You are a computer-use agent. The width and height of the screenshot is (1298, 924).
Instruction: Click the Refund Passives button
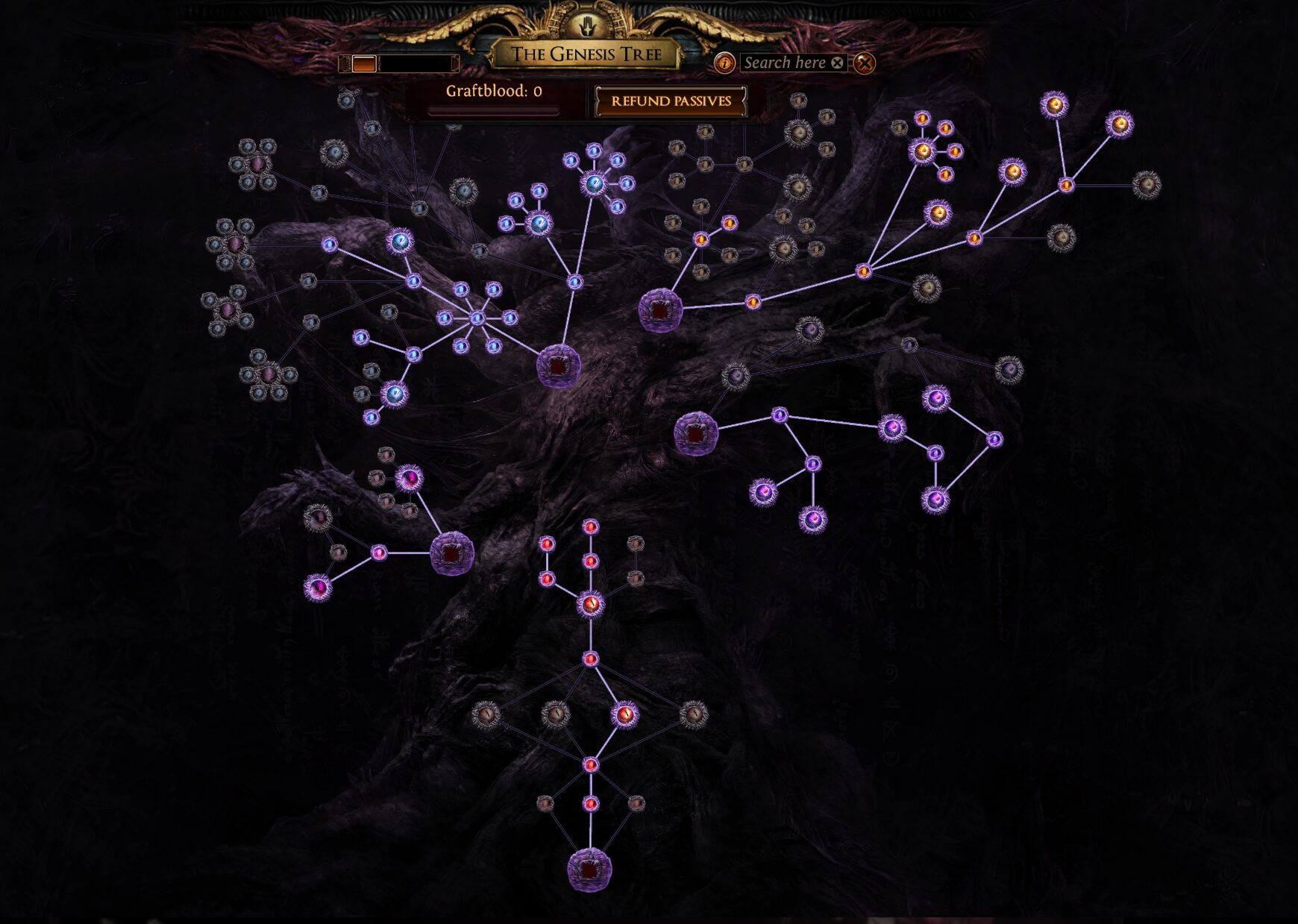point(671,101)
